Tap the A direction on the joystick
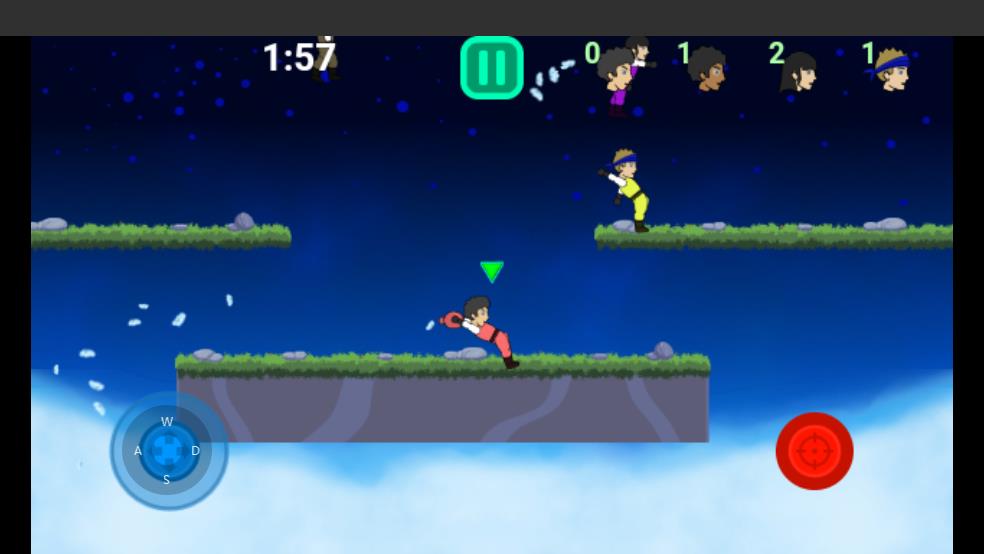This screenshot has width=984, height=554. point(138,451)
